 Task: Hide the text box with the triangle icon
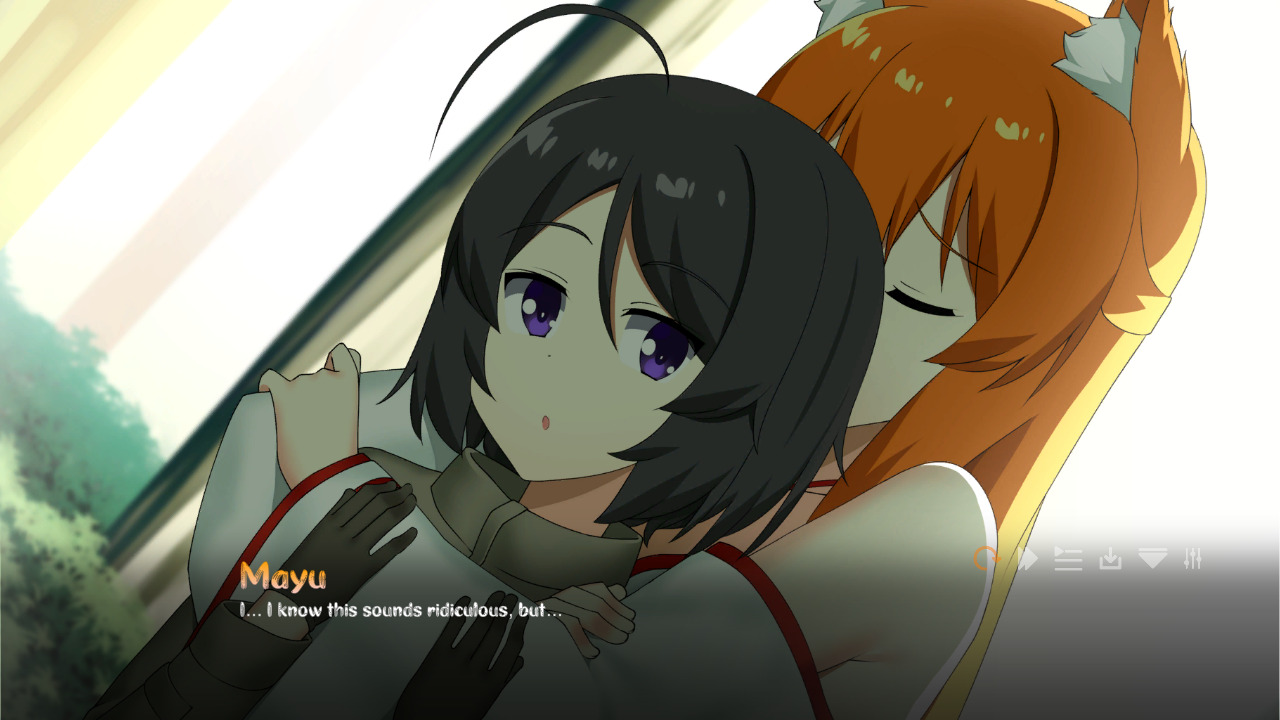[x=1152, y=560]
